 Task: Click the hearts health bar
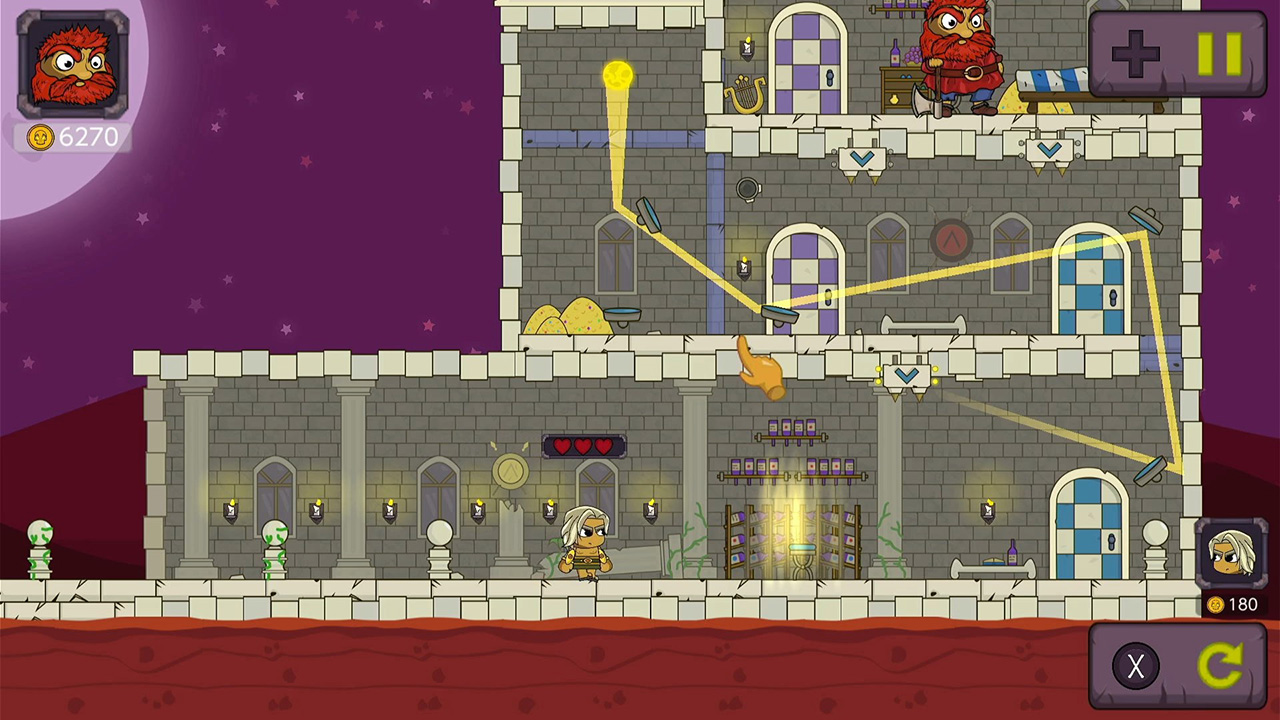(x=584, y=446)
